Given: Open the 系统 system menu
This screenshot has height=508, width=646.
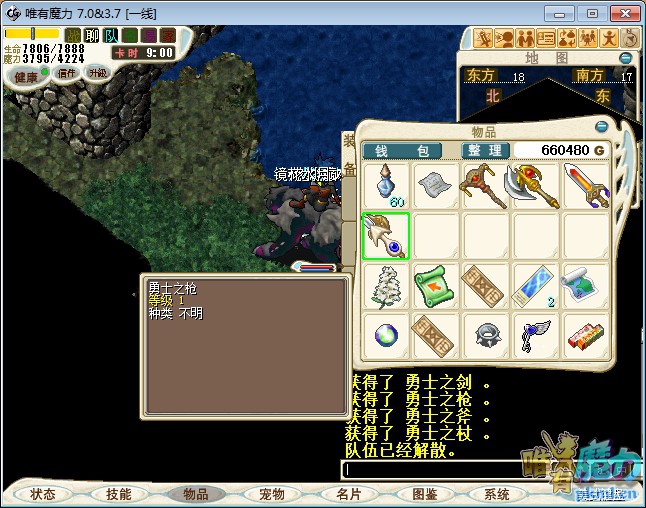Looking at the screenshot, I should tap(497, 494).
